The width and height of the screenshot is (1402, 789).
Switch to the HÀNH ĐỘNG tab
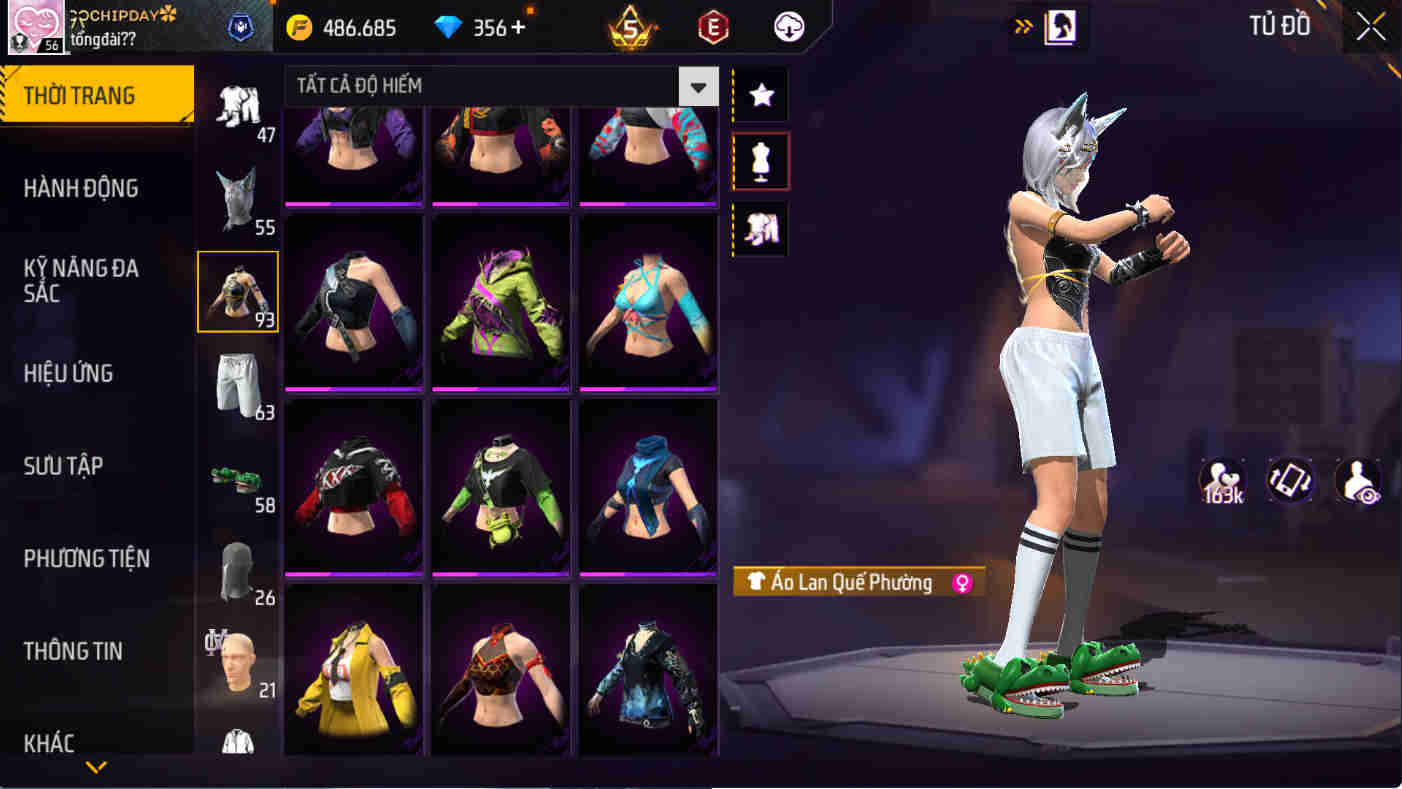tap(81, 188)
